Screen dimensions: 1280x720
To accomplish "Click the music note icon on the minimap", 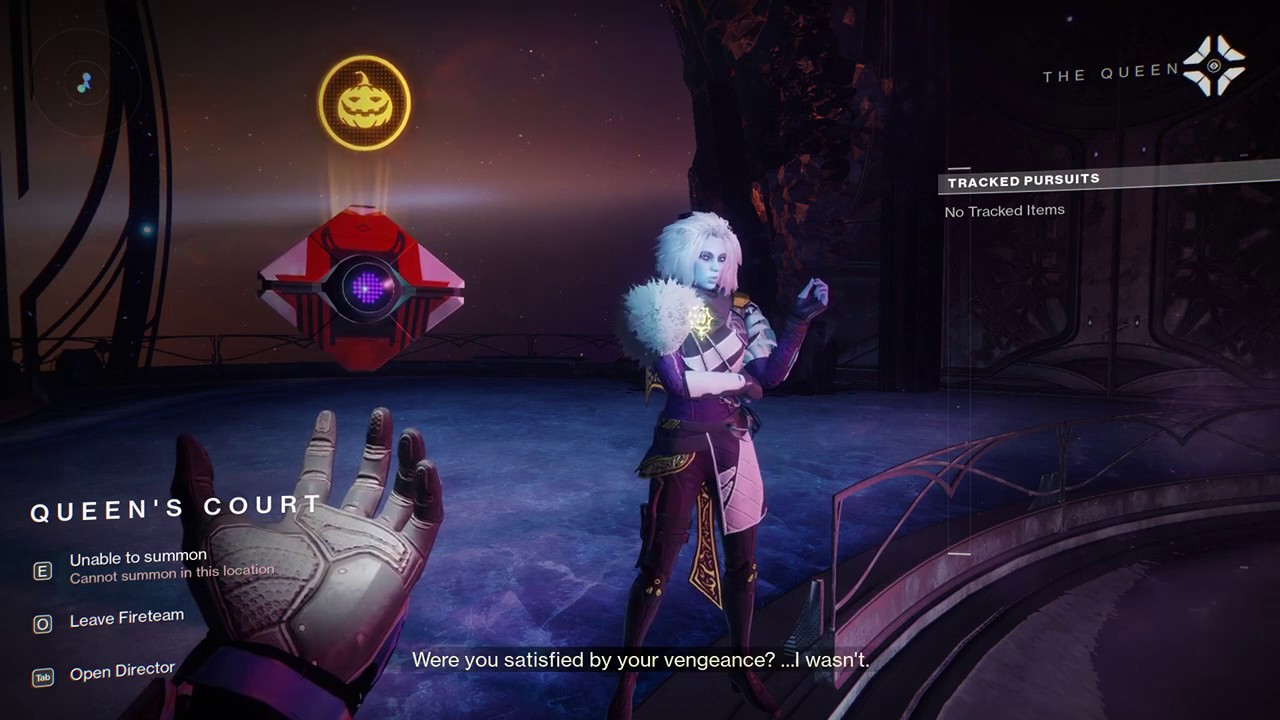I will 85,83.
